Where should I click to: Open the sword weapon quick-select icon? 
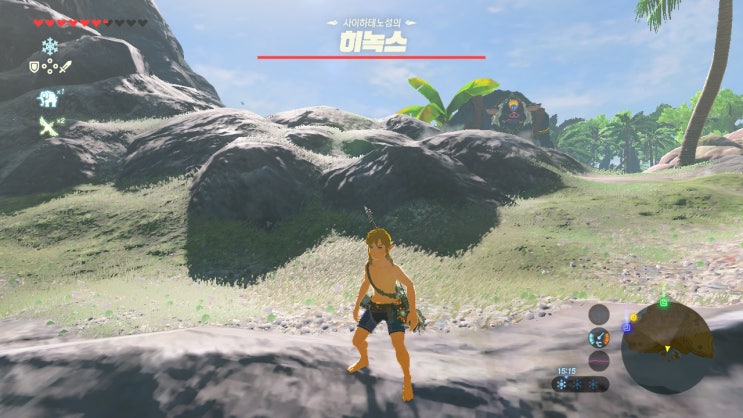pos(65,68)
